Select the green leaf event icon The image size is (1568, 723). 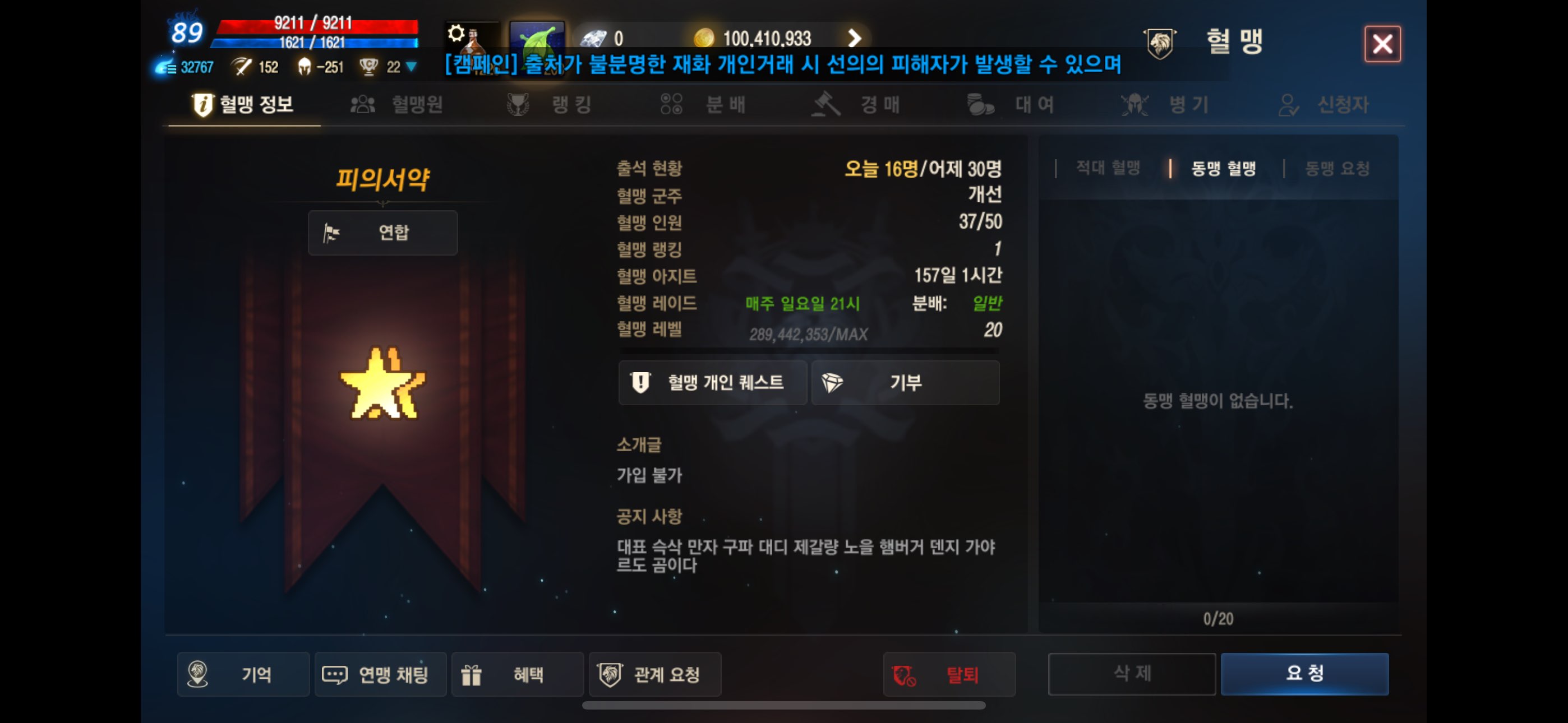pos(536,38)
